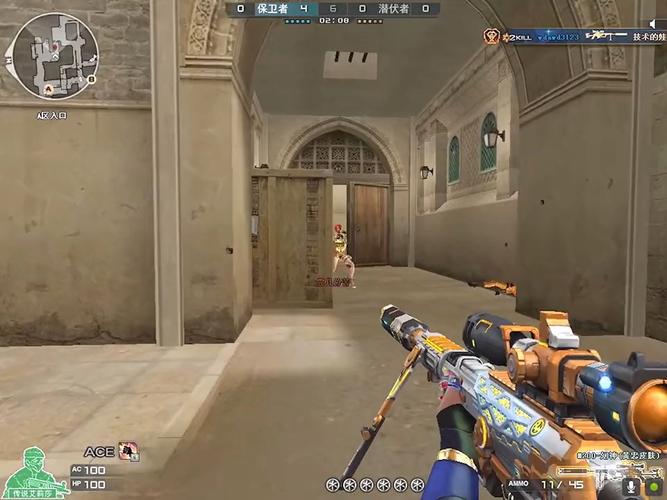The width and height of the screenshot is (667, 500).
Task: Toggle the microphone voice chat icon
Action: pos(629,487)
